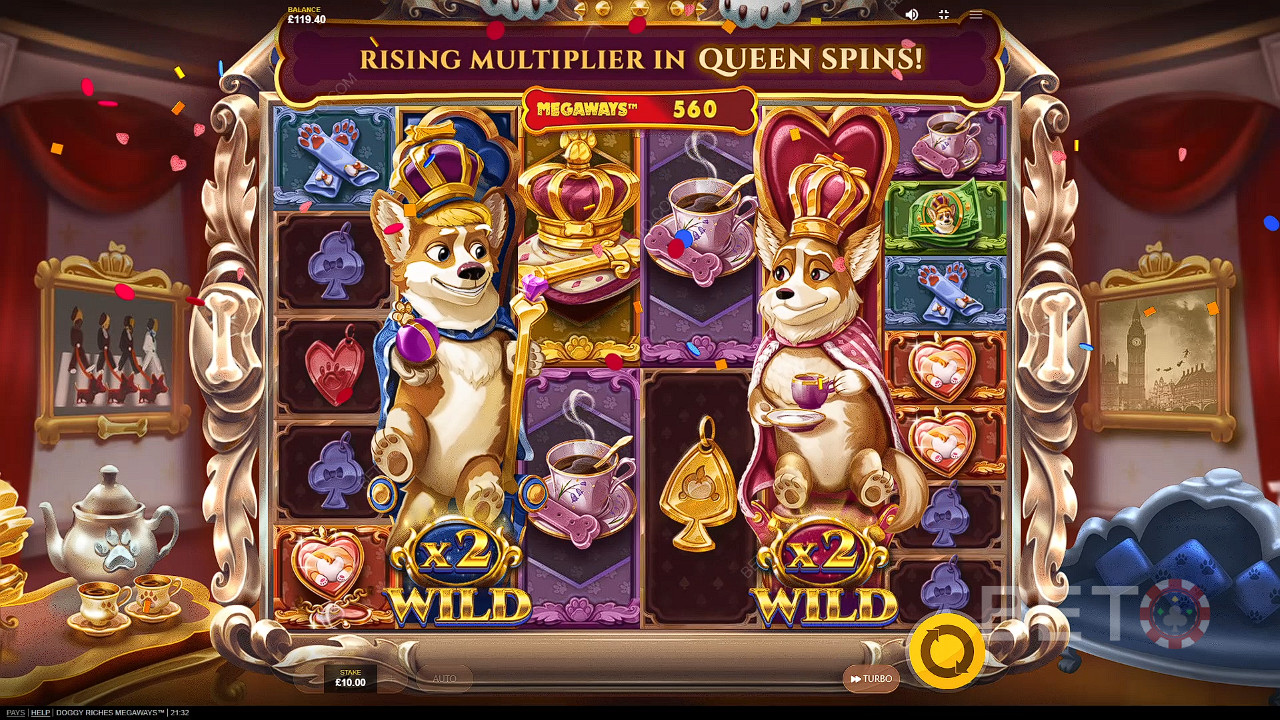Spin the reels with the yellow spin button
The height and width of the screenshot is (720, 1280).
tap(945, 651)
